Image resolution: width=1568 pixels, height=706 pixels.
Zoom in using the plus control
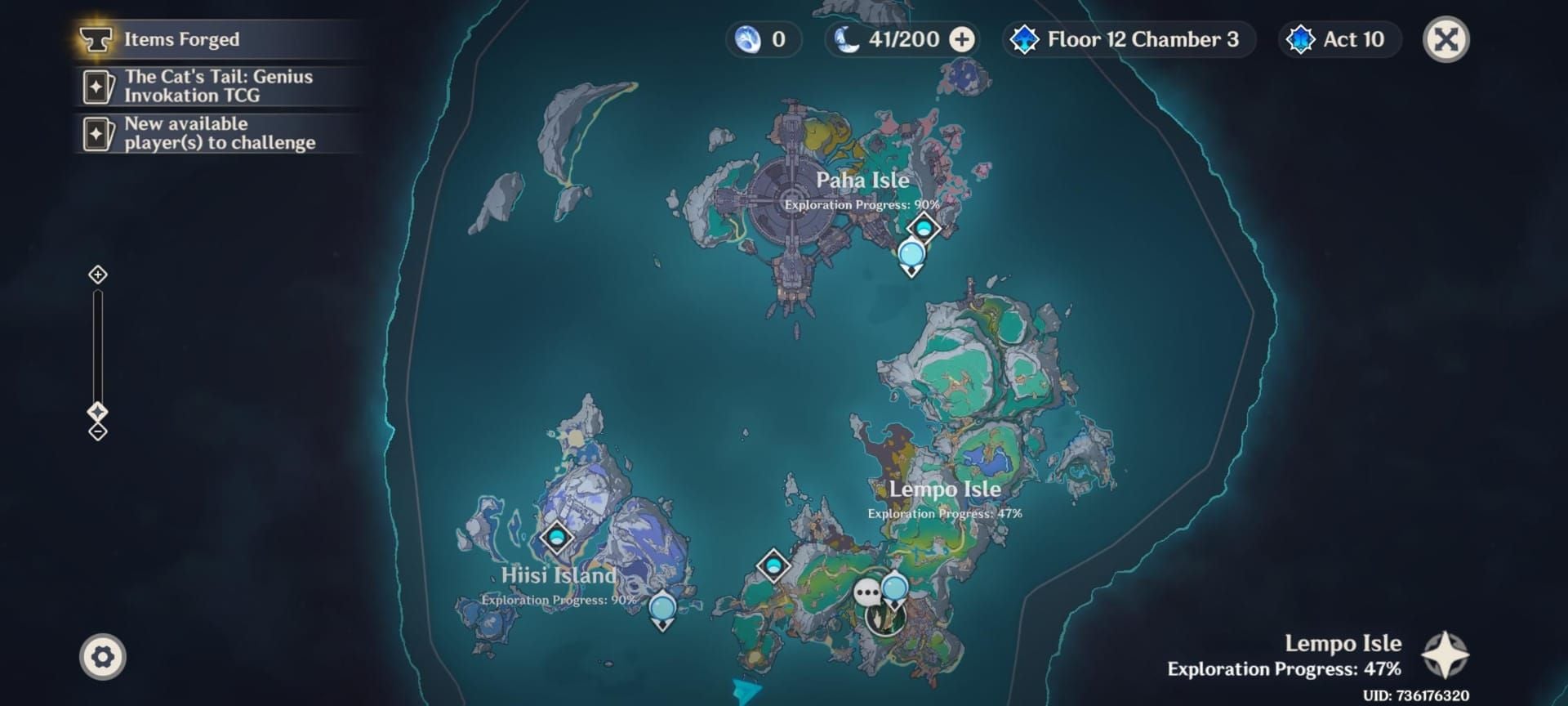(x=97, y=276)
